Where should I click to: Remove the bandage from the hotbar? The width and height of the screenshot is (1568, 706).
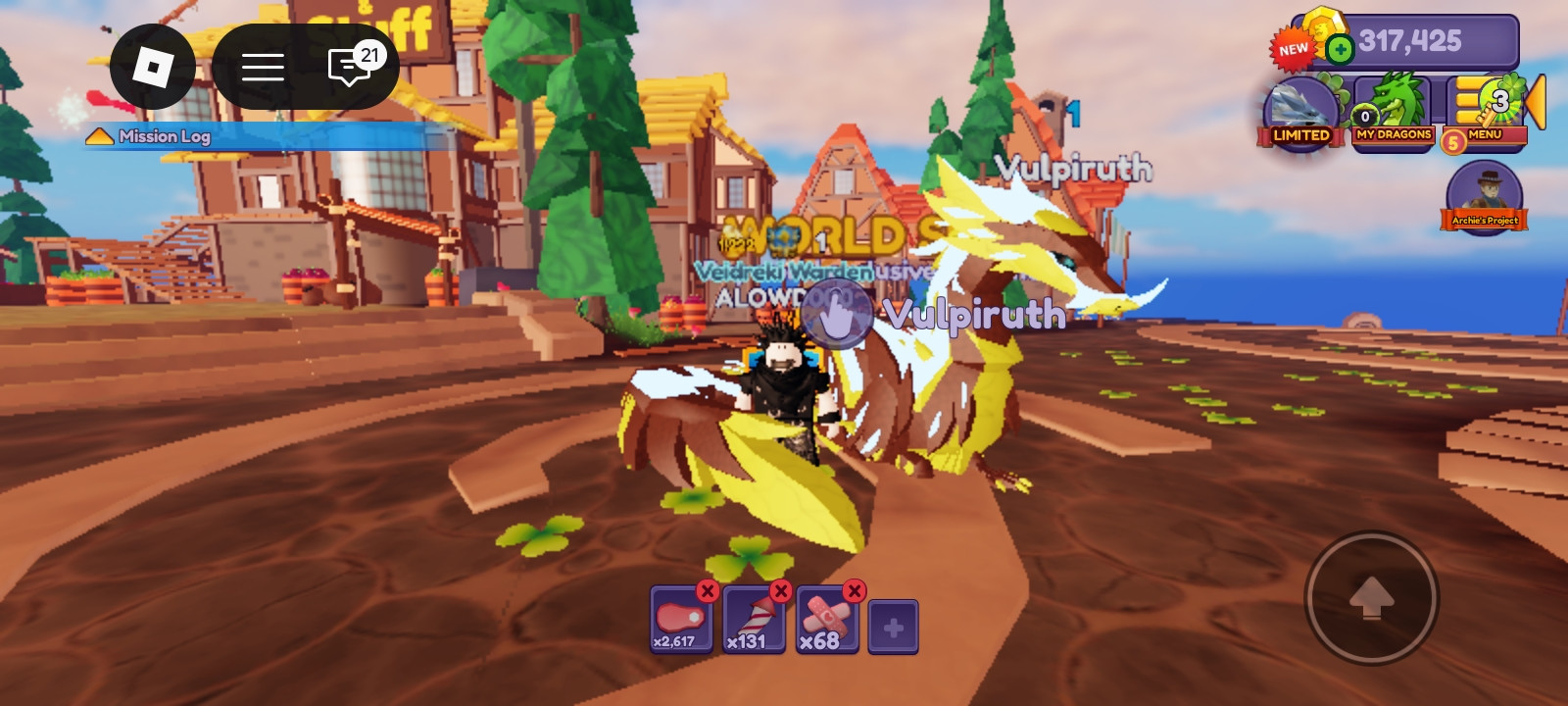tap(855, 591)
